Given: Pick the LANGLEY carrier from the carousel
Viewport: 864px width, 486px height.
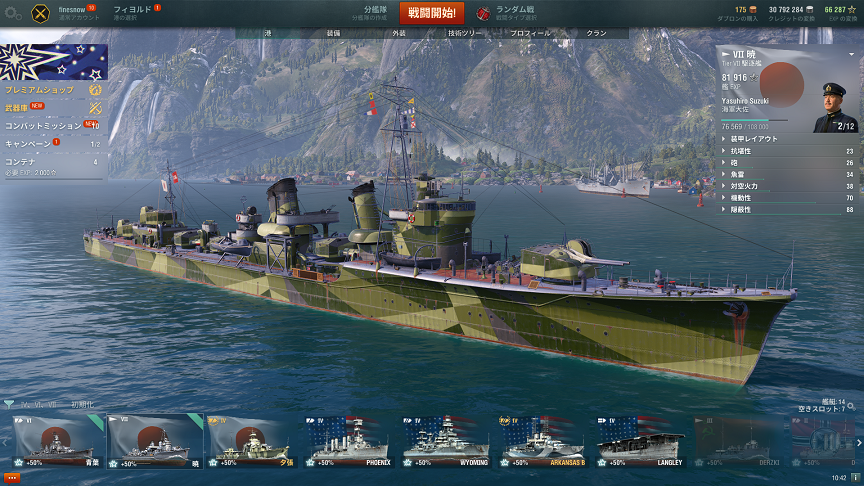Looking at the screenshot, I should coord(641,442).
